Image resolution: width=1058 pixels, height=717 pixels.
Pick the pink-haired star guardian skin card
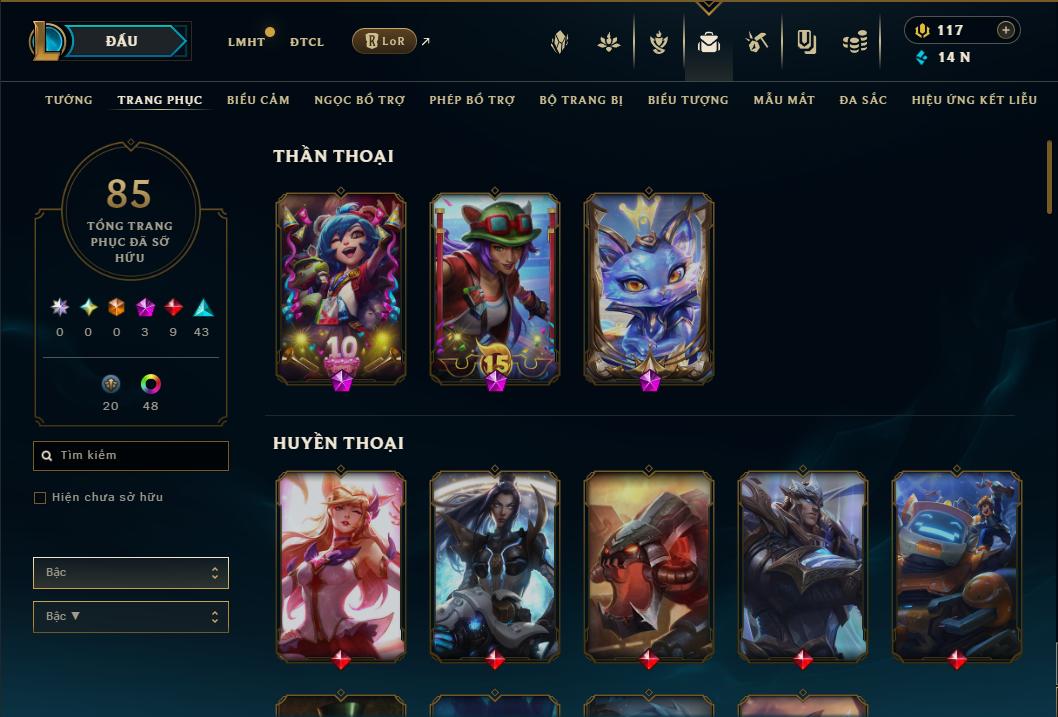click(x=341, y=566)
